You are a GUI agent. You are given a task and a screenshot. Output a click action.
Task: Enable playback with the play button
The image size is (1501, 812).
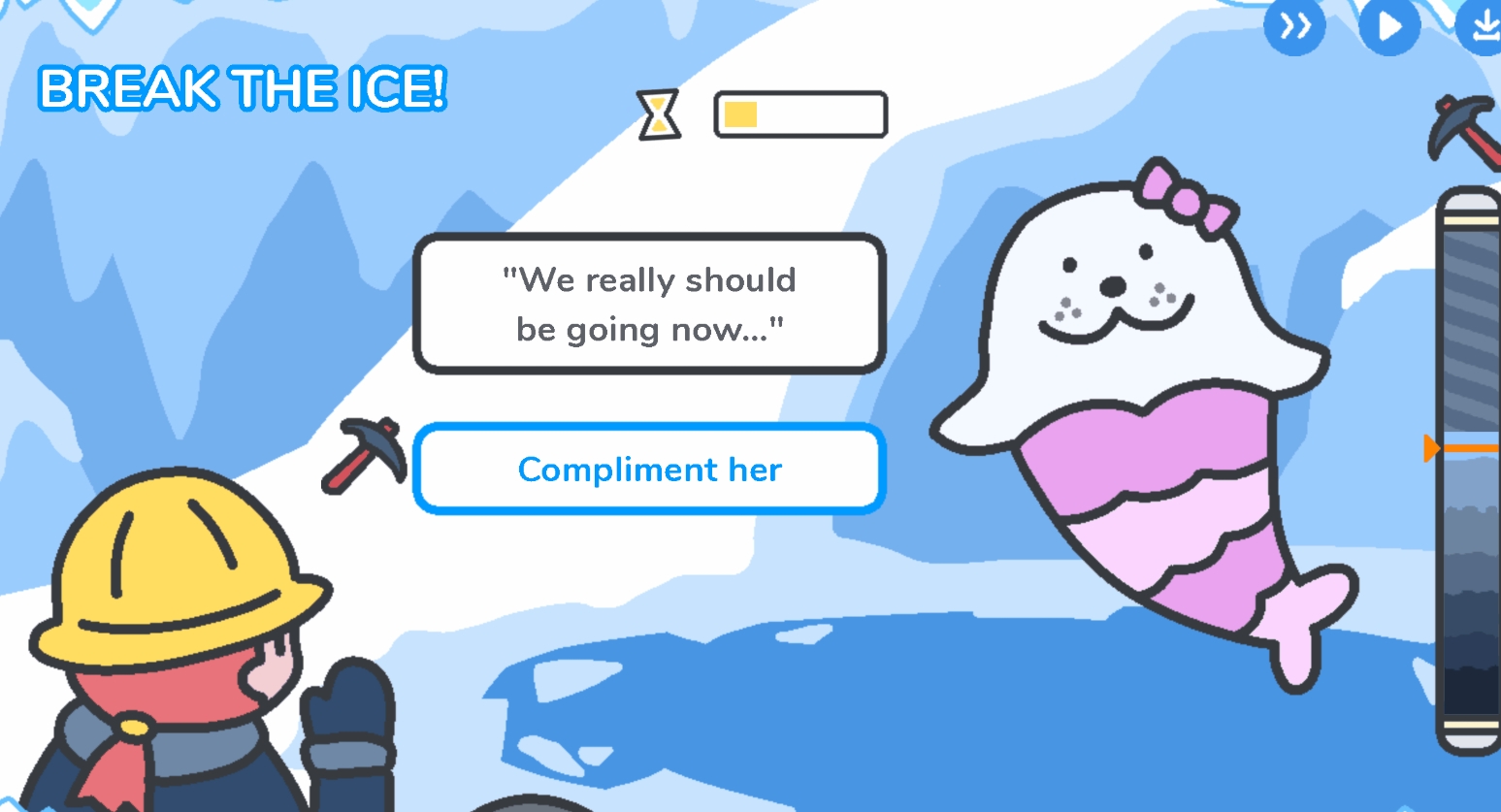[x=1389, y=26]
